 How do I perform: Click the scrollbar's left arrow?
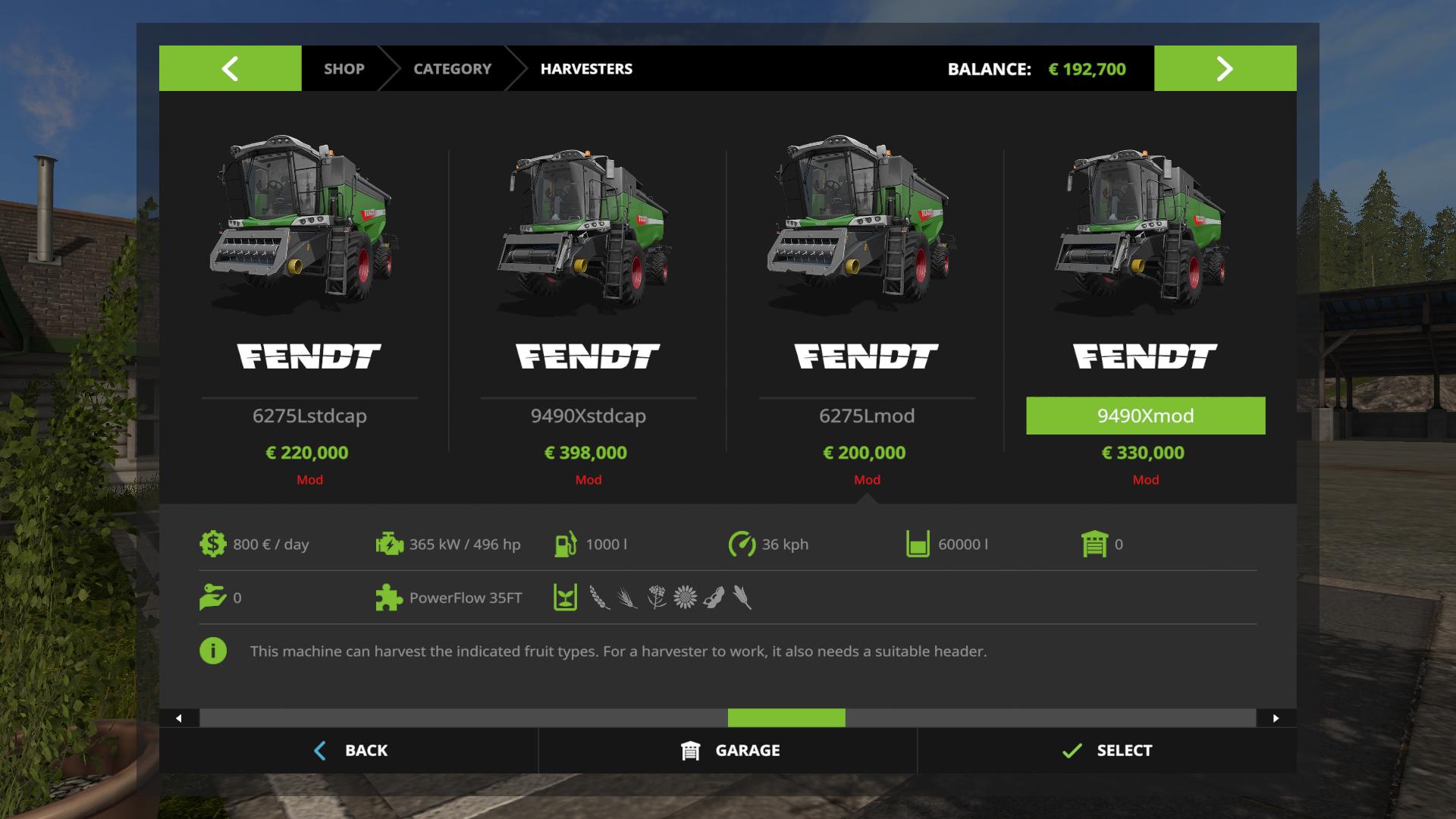click(179, 718)
